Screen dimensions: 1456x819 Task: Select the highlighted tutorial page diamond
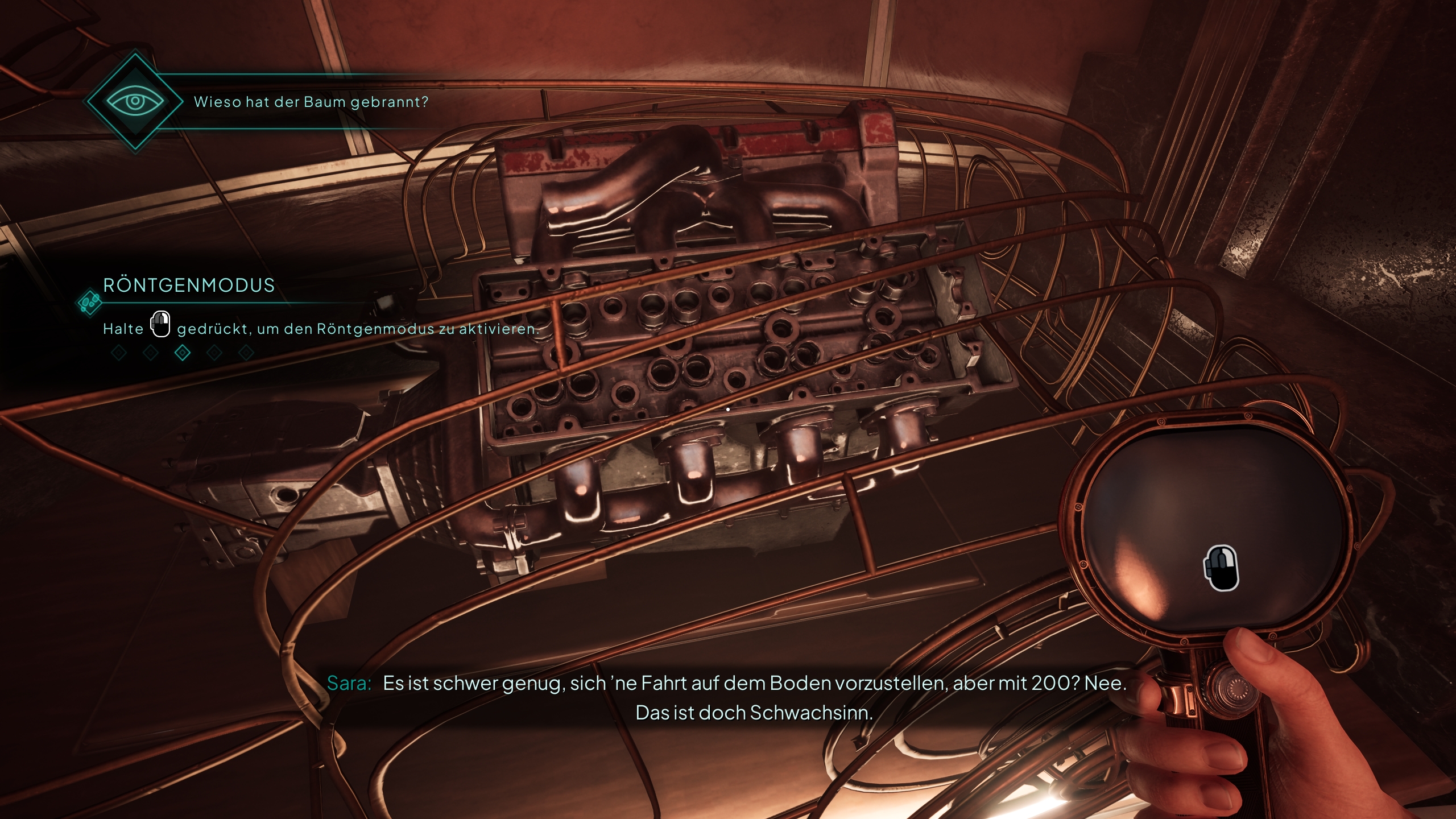pos(183,353)
